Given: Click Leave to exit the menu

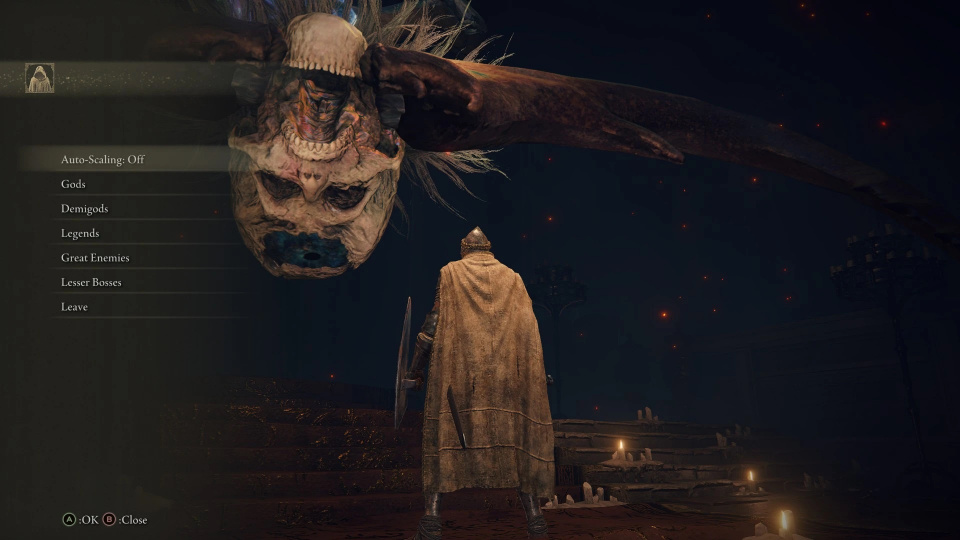Looking at the screenshot, I should (x=74, y=307).
